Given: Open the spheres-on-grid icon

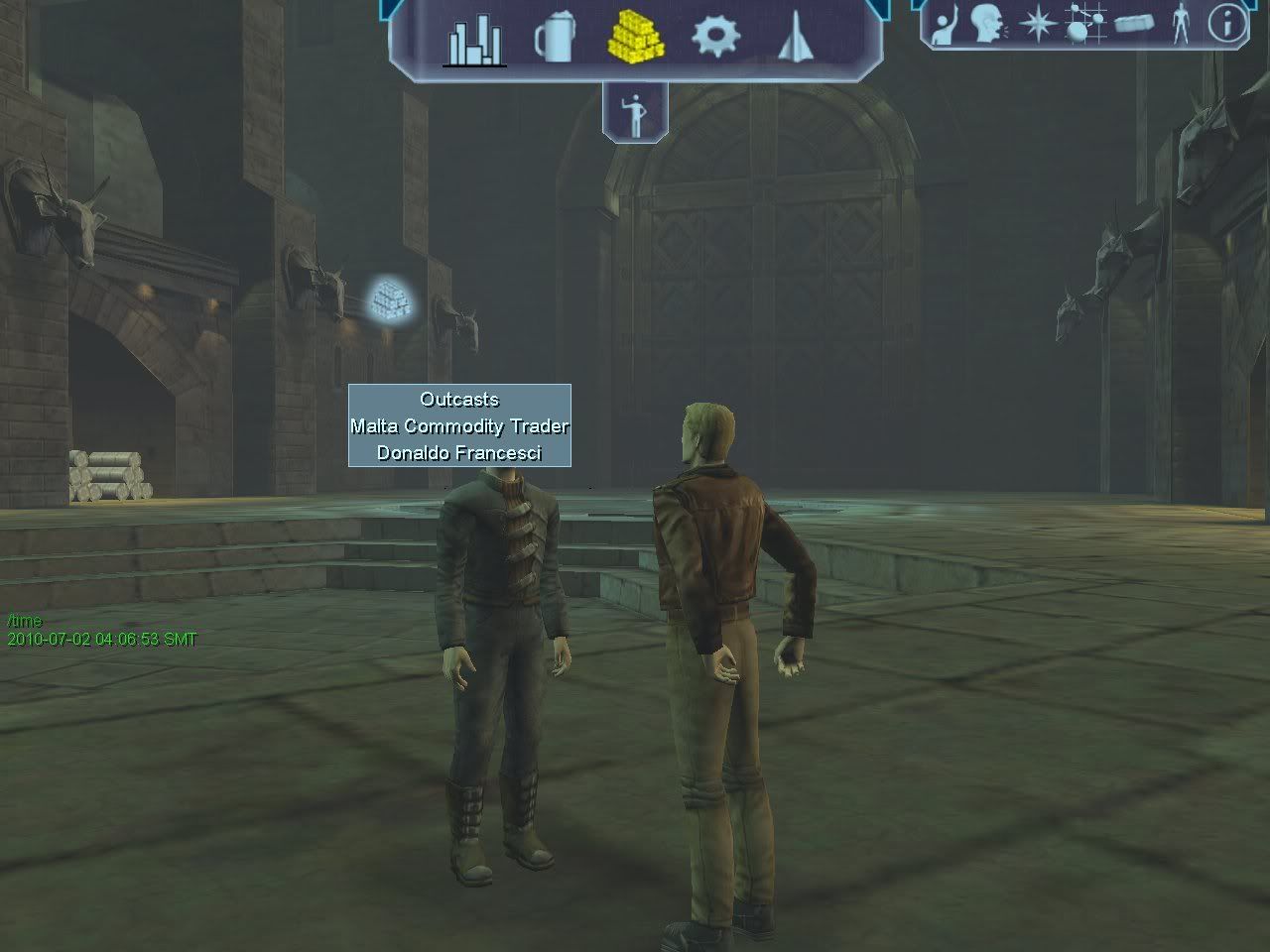Looking at the screenshot, I should click(1085, 23).
